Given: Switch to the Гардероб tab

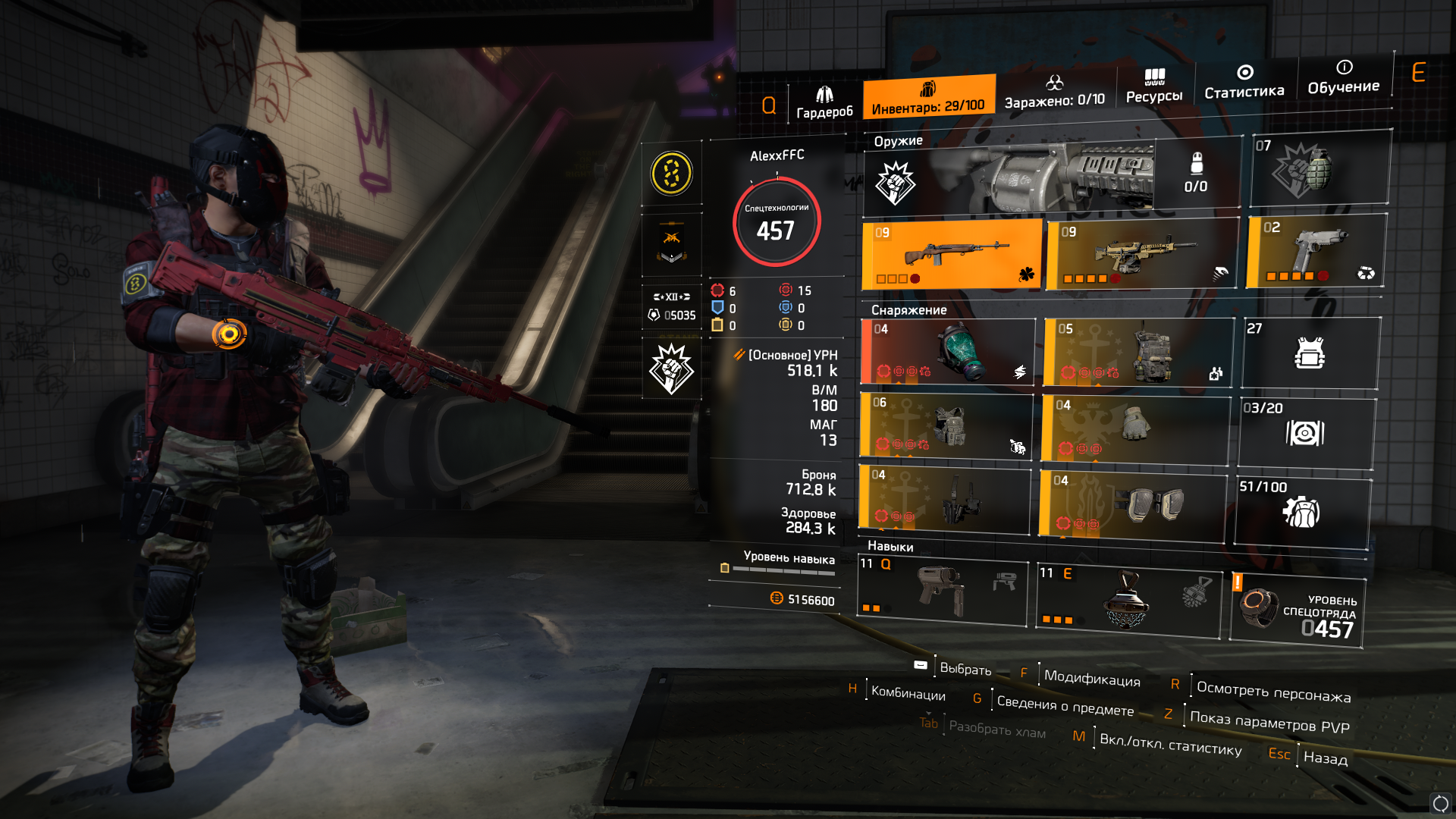Looking at the screenshot, I should 824,102.
